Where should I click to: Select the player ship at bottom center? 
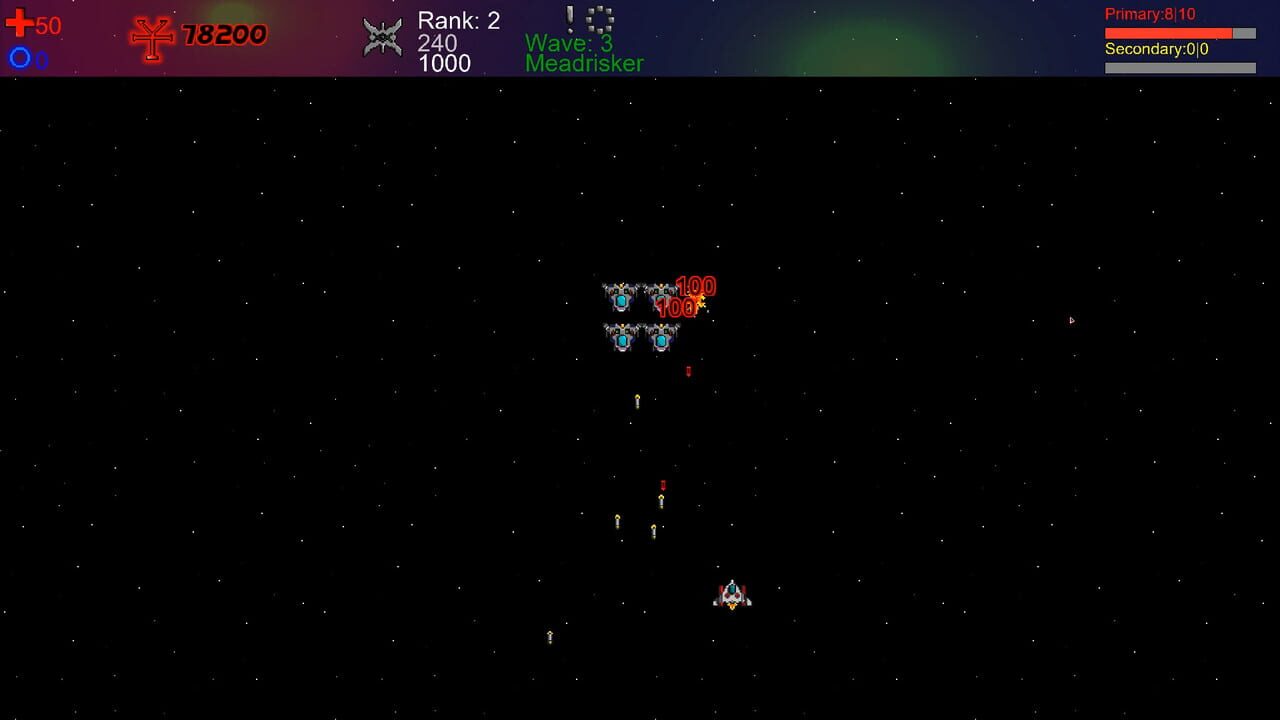click(x=731, y=593)
